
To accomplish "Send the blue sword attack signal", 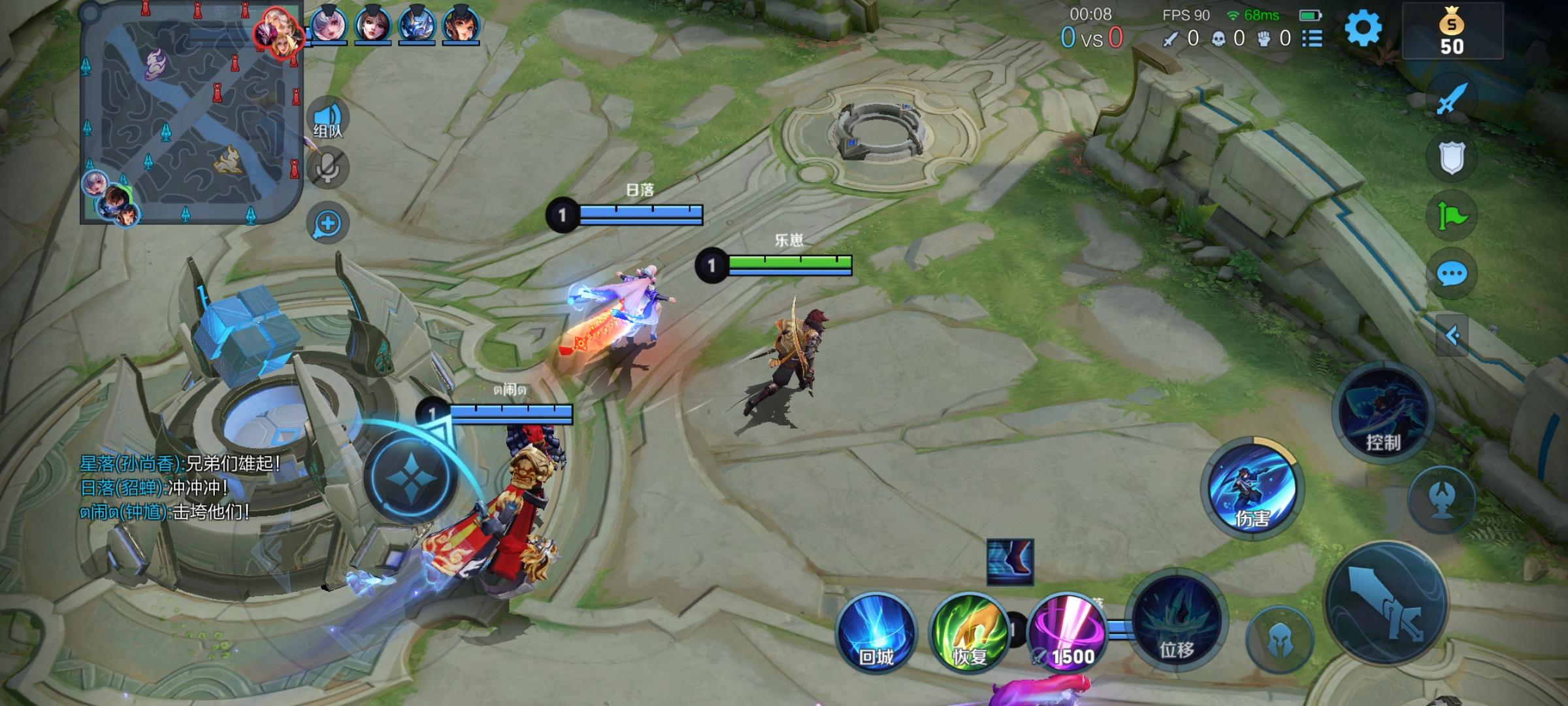I will [x=1452, y=99].
